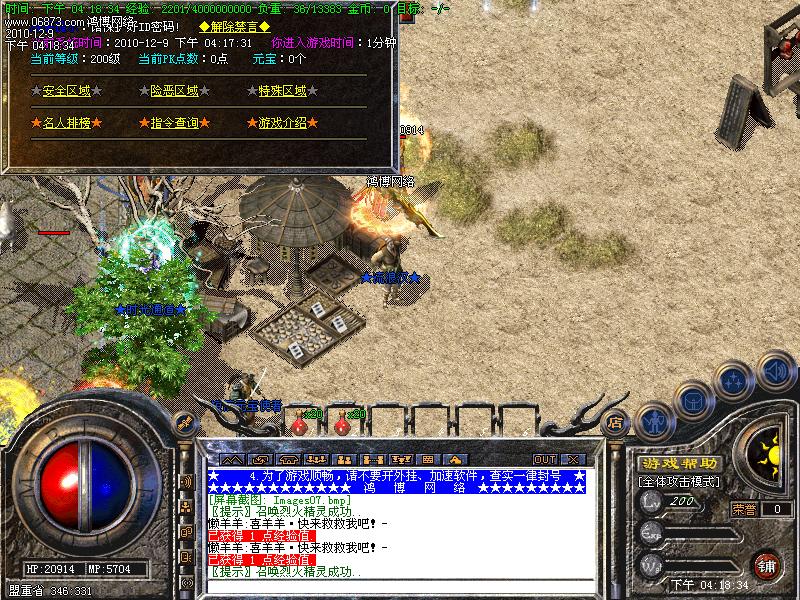Image resolution: width=800 pixels, height=600 pixels.
Task: Open the character figure round icon
Action: point(654,420)
